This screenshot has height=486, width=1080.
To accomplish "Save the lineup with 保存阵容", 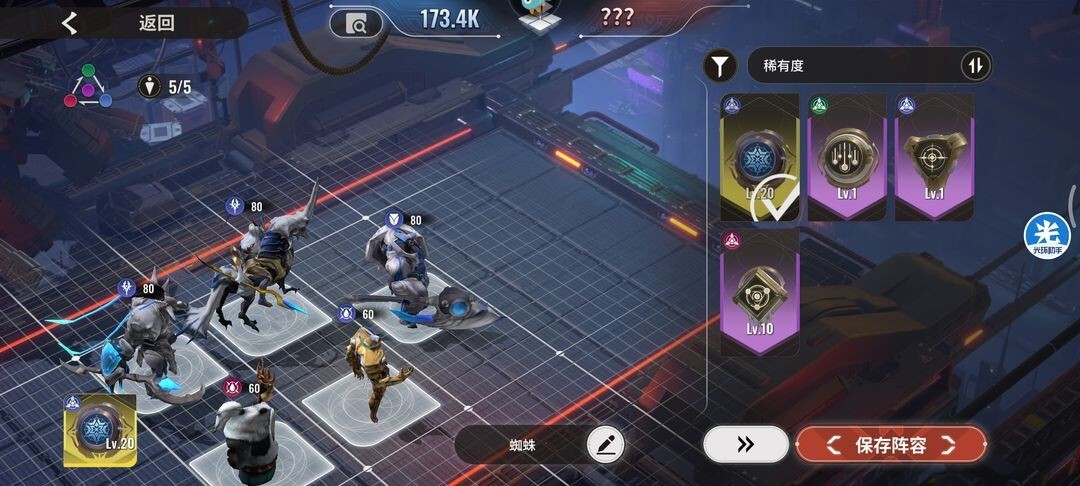I will tap(891, 444).
